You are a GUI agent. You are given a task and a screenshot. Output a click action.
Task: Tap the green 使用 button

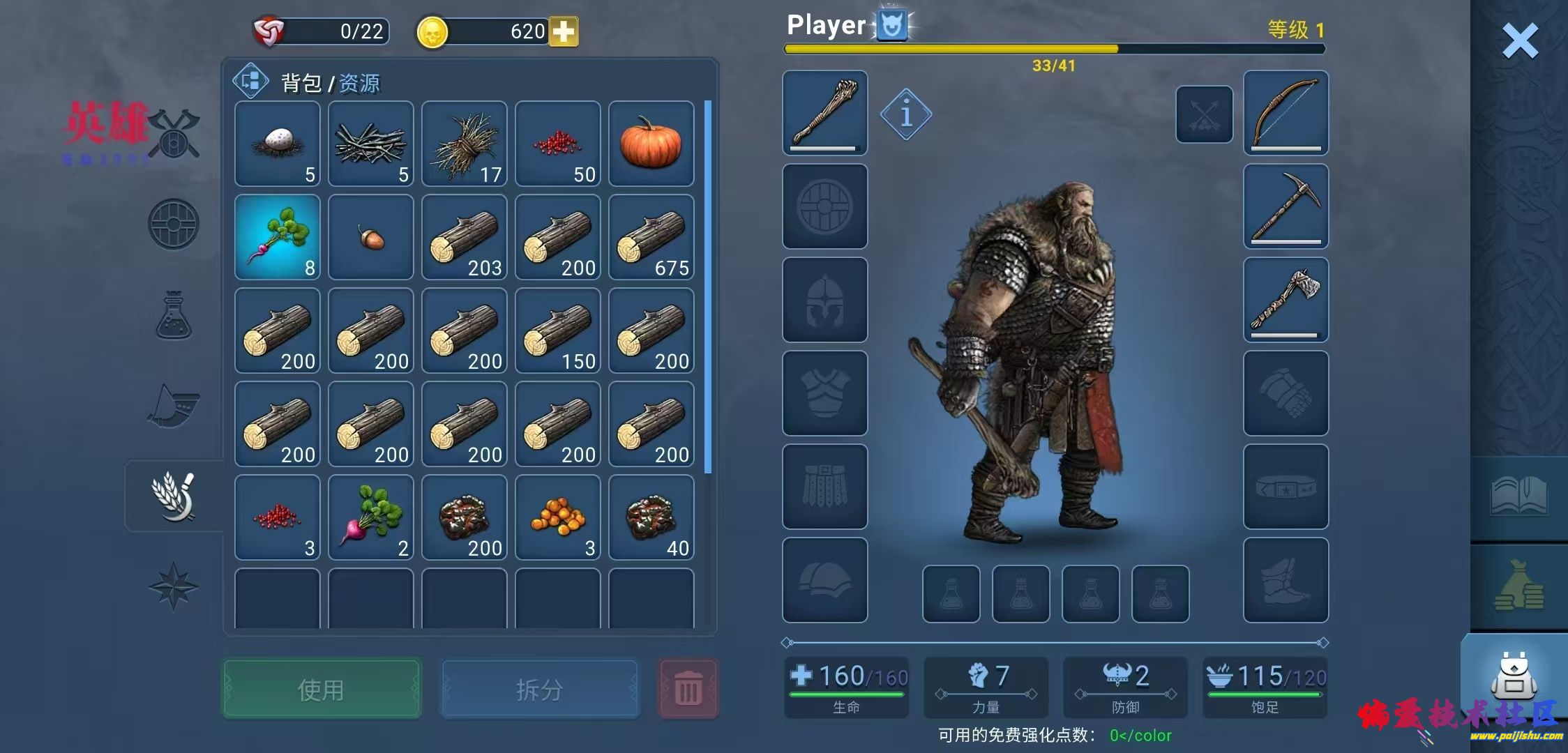[321, 690]
